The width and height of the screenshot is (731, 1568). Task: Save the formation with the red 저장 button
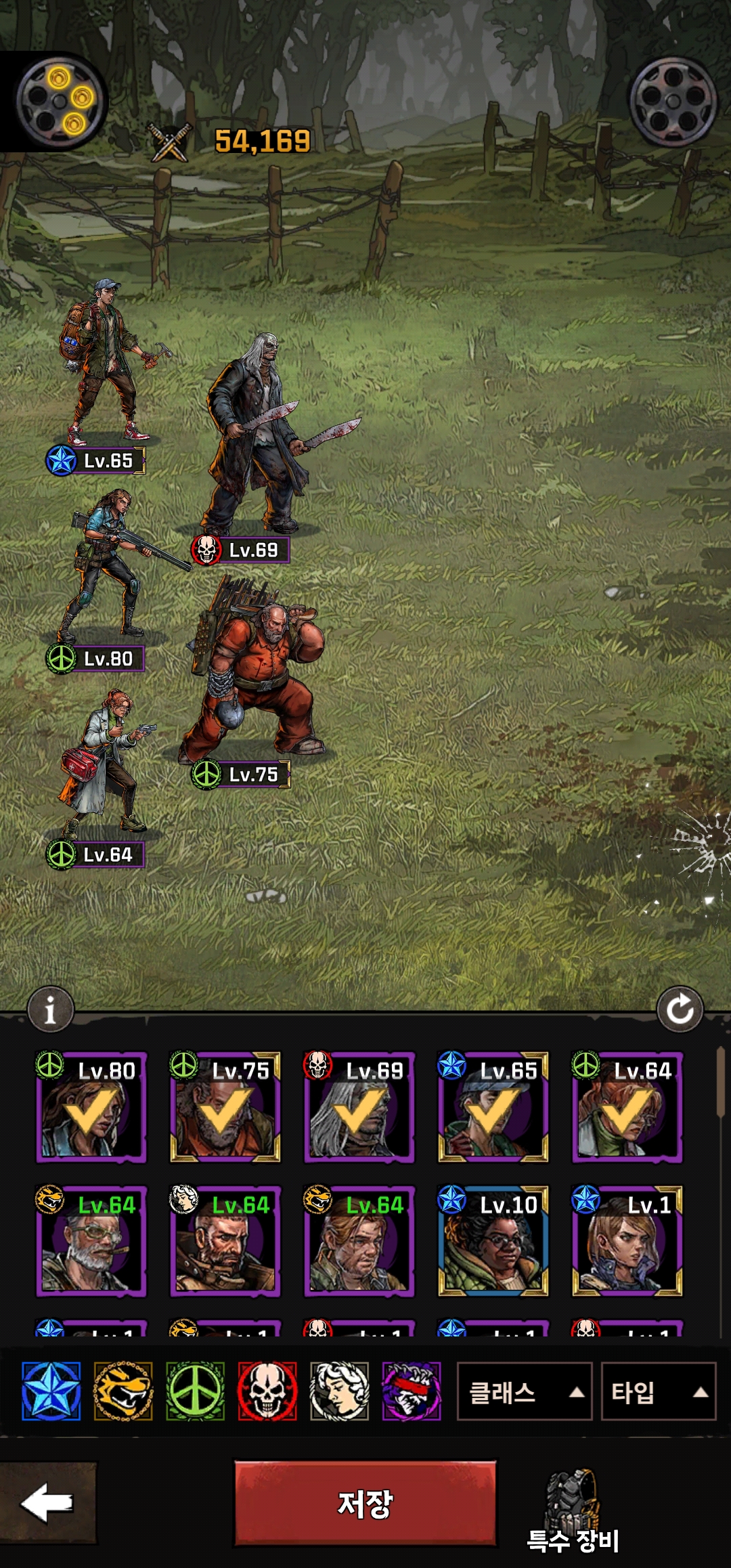(365, 1503)
